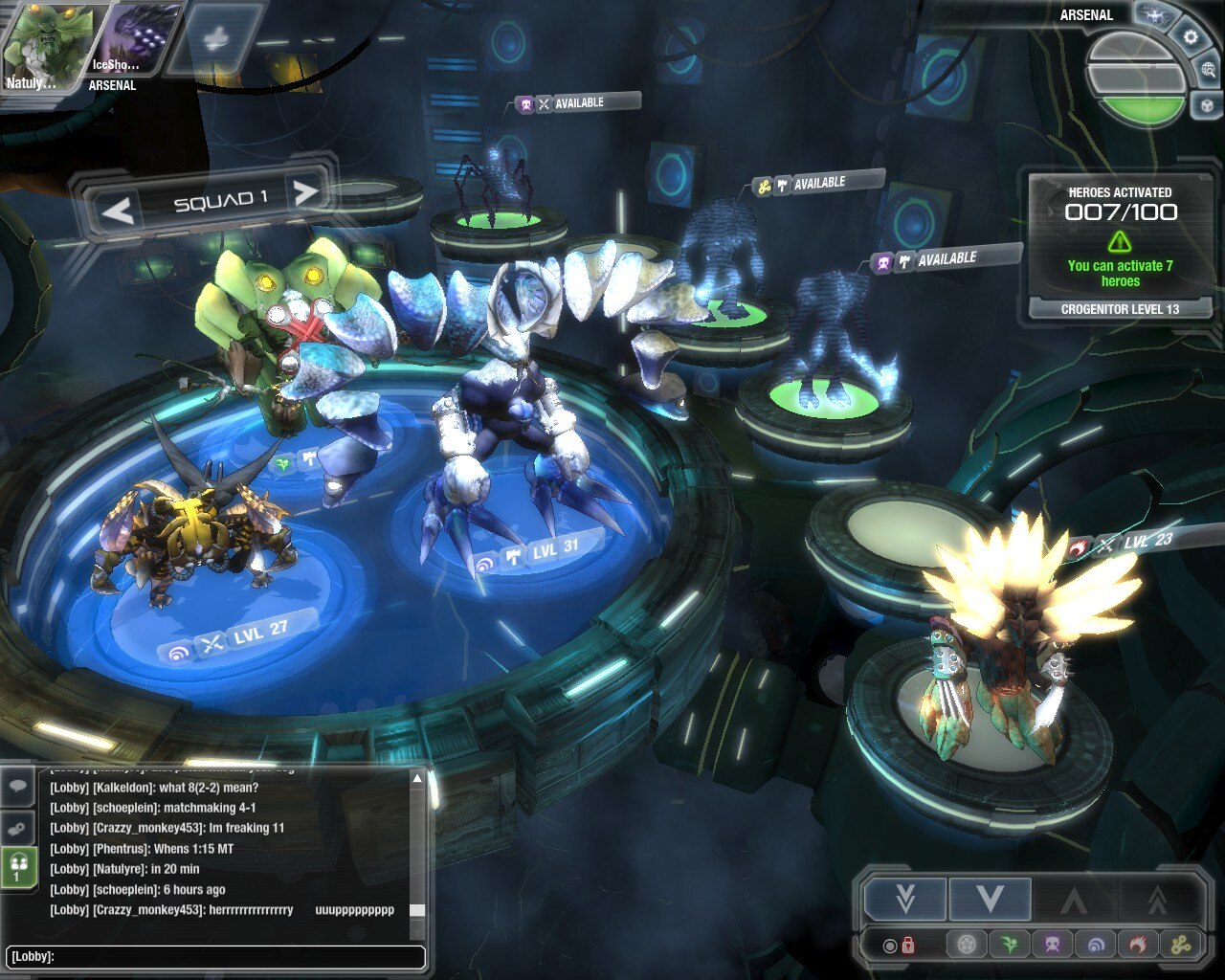Add a party member with plus slot
Image resolution: width=1225 pixels, height=980 pixels.
point(219,40)
